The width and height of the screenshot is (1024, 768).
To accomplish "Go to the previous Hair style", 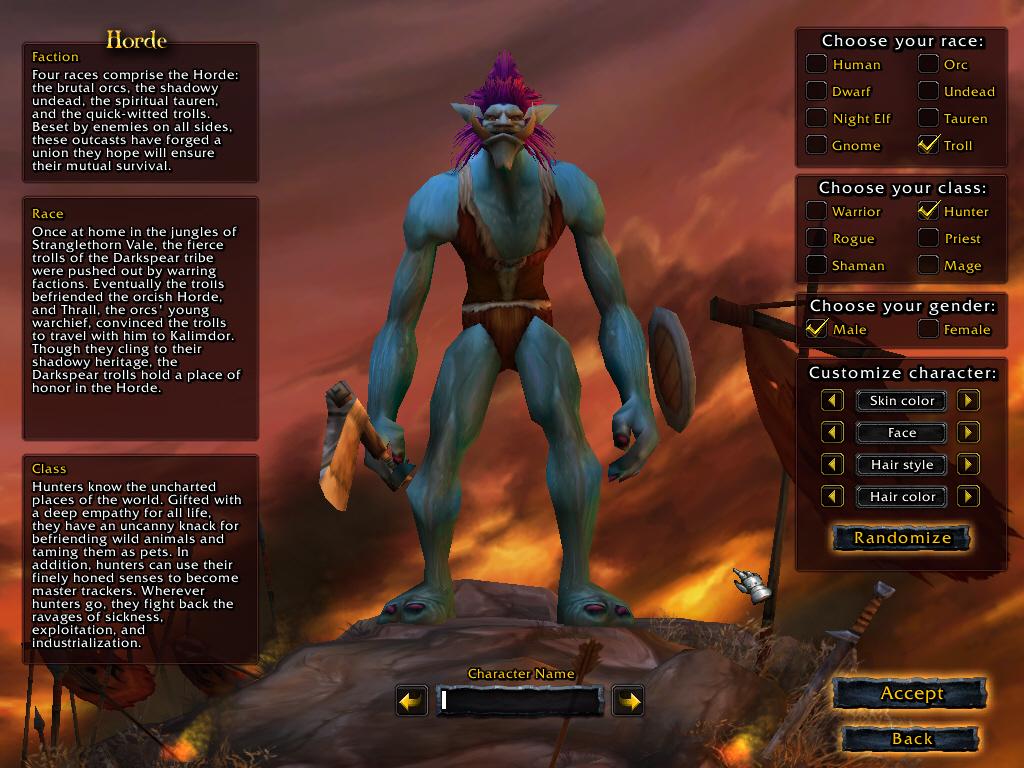I will 833,465.
